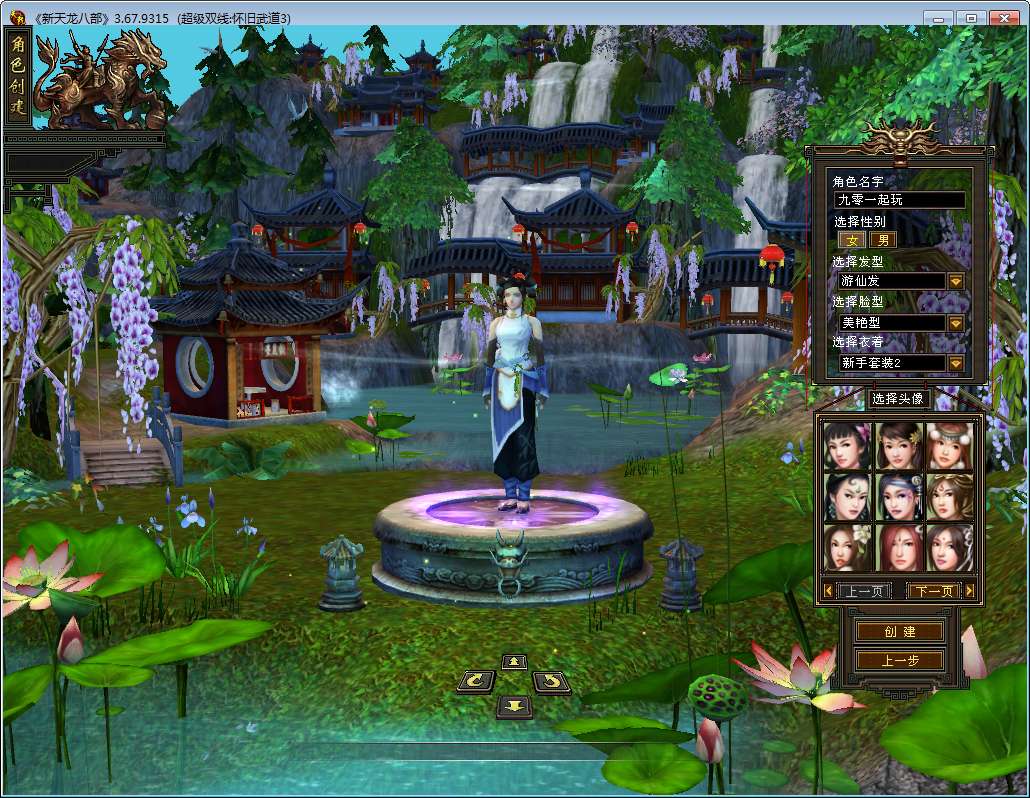Image resolution: width=1030 pixels, height=798 pixels.
Task: Rotate character with the right curved arrow
Action: click(x=551, y=682)
